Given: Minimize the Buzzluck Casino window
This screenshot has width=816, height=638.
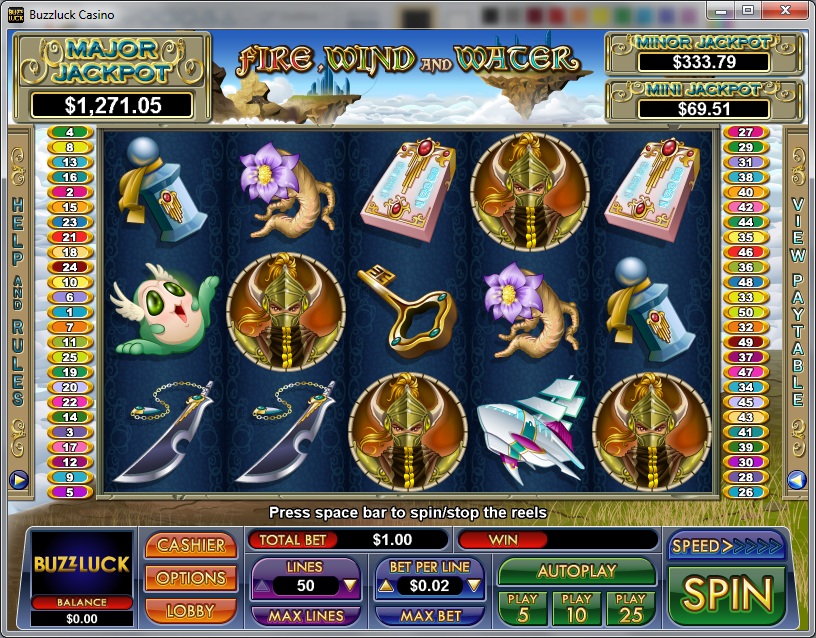Looking at the screenshot, I should (720, 10).
